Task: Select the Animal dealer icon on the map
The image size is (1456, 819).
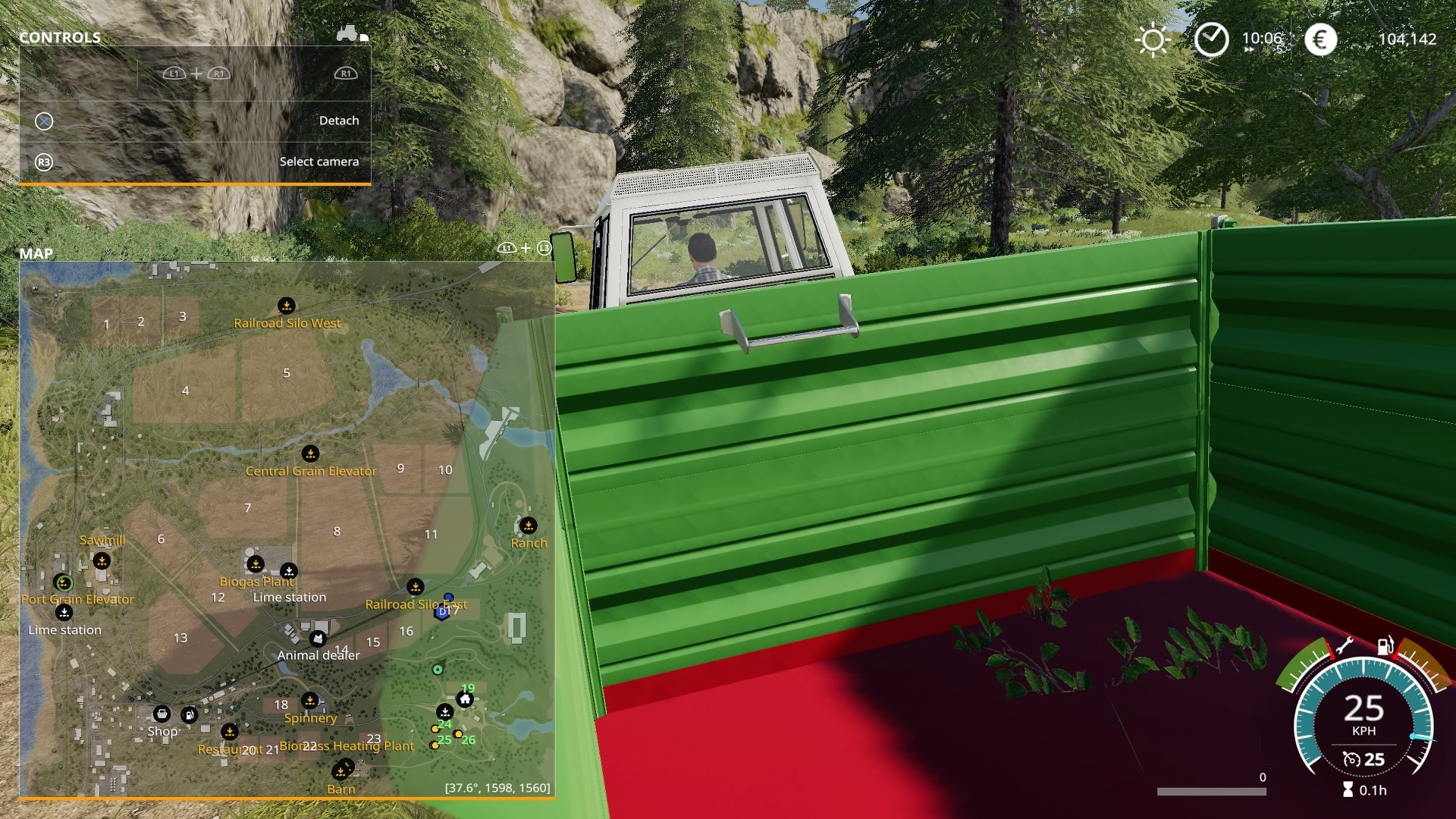Action: 317,639
